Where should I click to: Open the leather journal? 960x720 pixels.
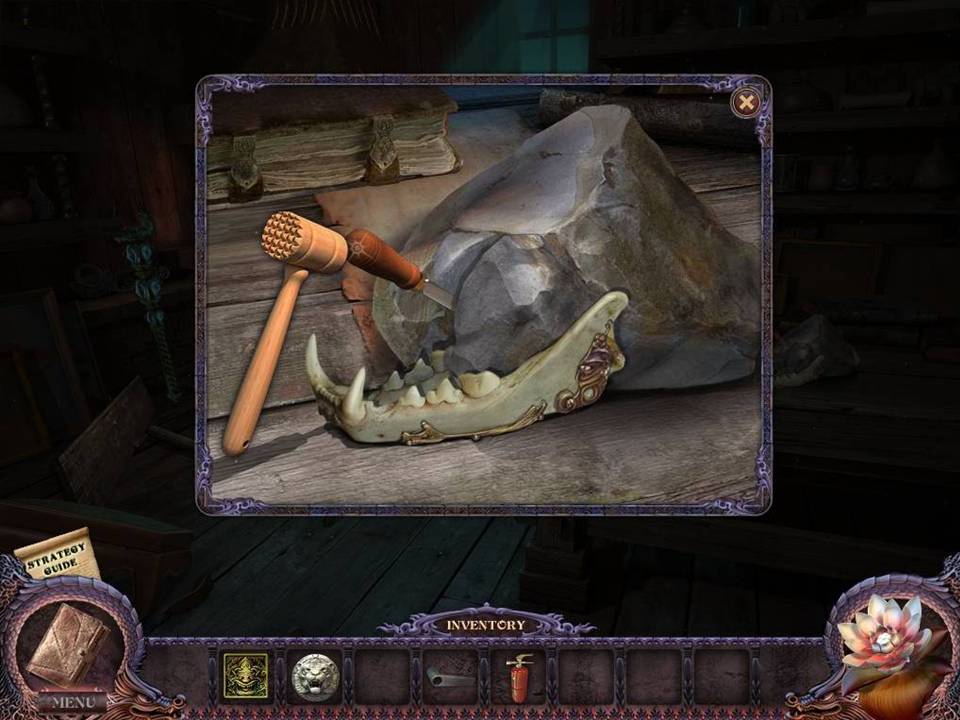(66, 644)
